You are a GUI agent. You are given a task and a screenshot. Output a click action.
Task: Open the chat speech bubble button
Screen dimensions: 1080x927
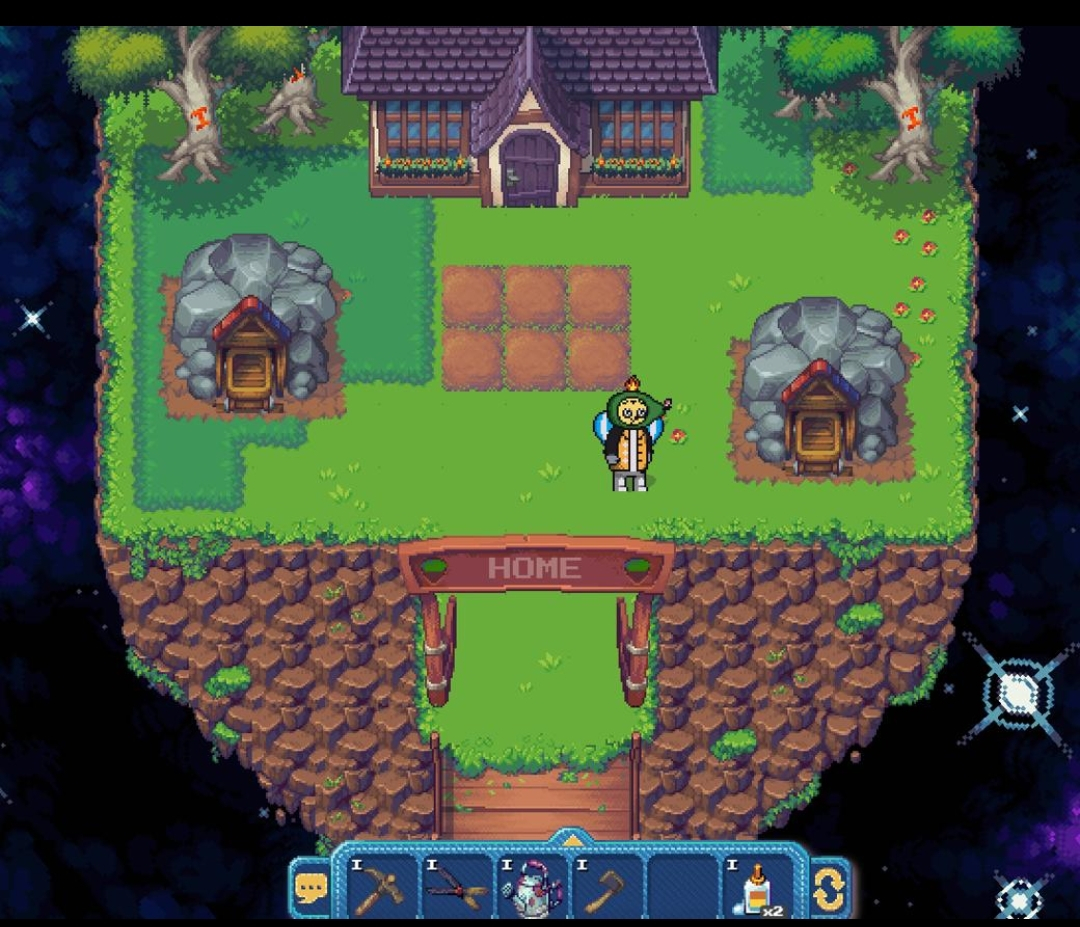(311, 888)
